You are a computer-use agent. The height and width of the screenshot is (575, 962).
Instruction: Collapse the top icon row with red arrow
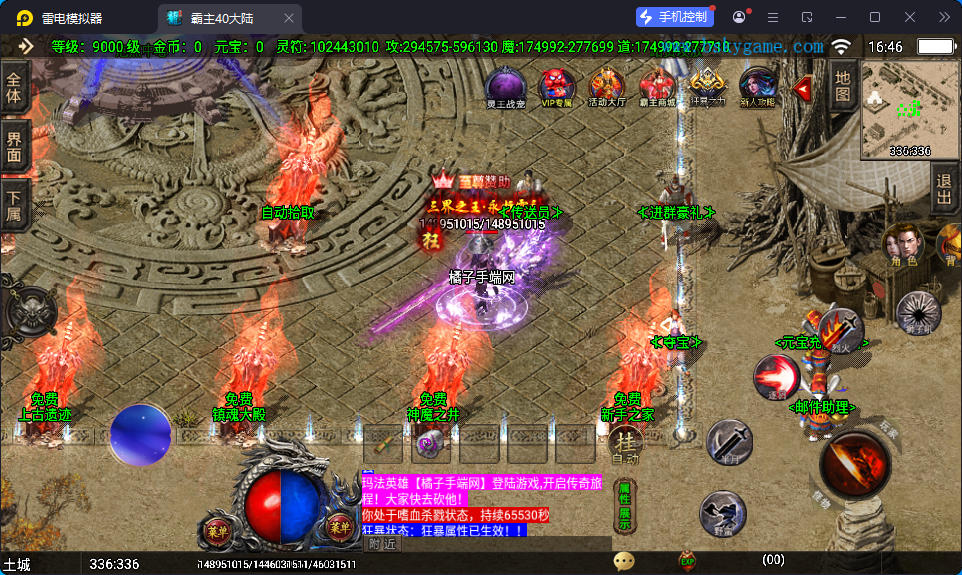pos(802,88)
